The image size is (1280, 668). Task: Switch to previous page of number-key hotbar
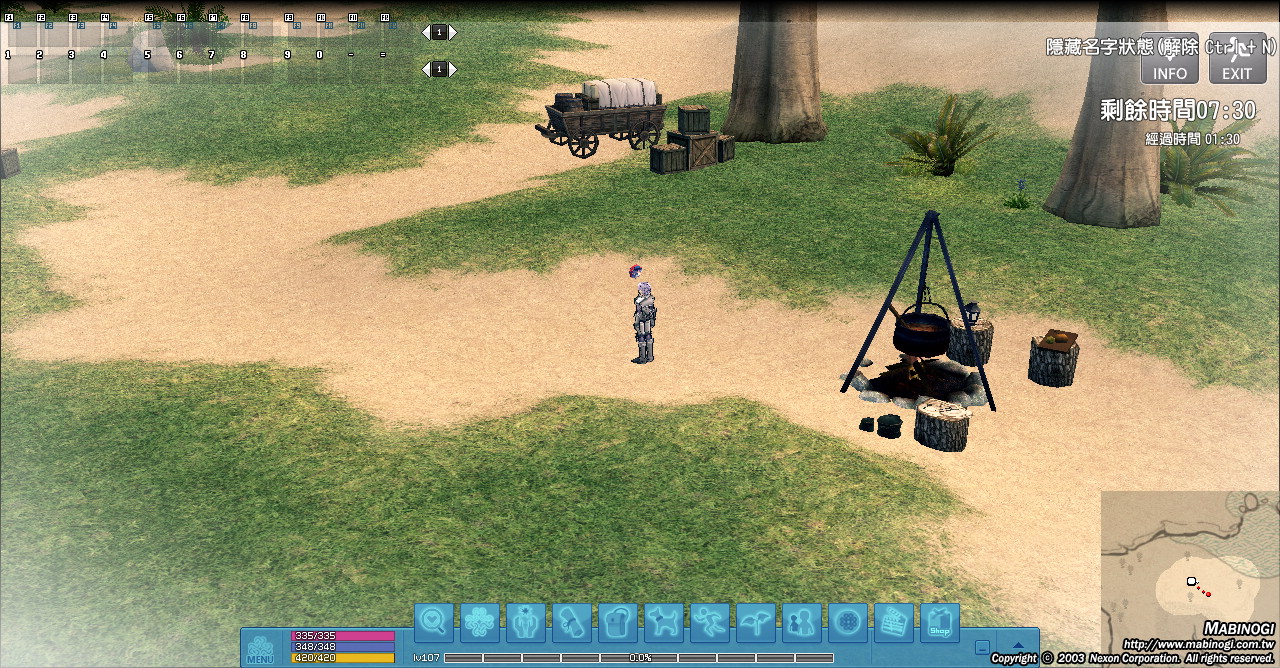(425, 69)
